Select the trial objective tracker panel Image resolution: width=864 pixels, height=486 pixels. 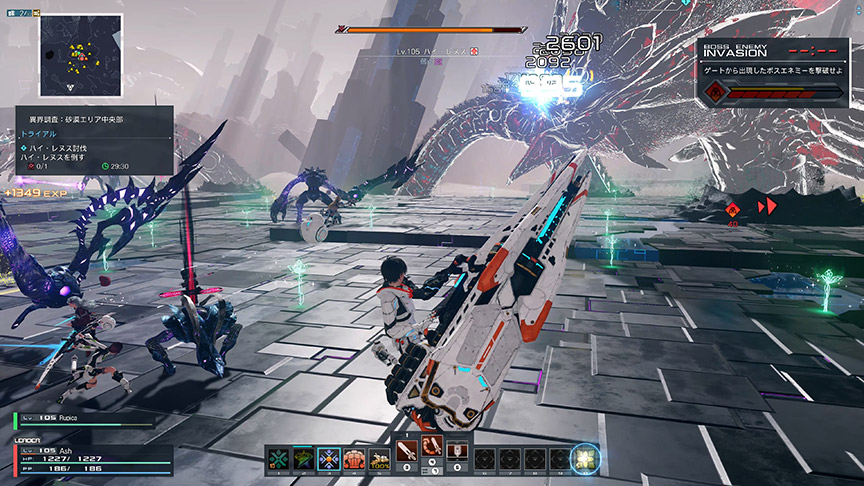(x=92, y=140)
